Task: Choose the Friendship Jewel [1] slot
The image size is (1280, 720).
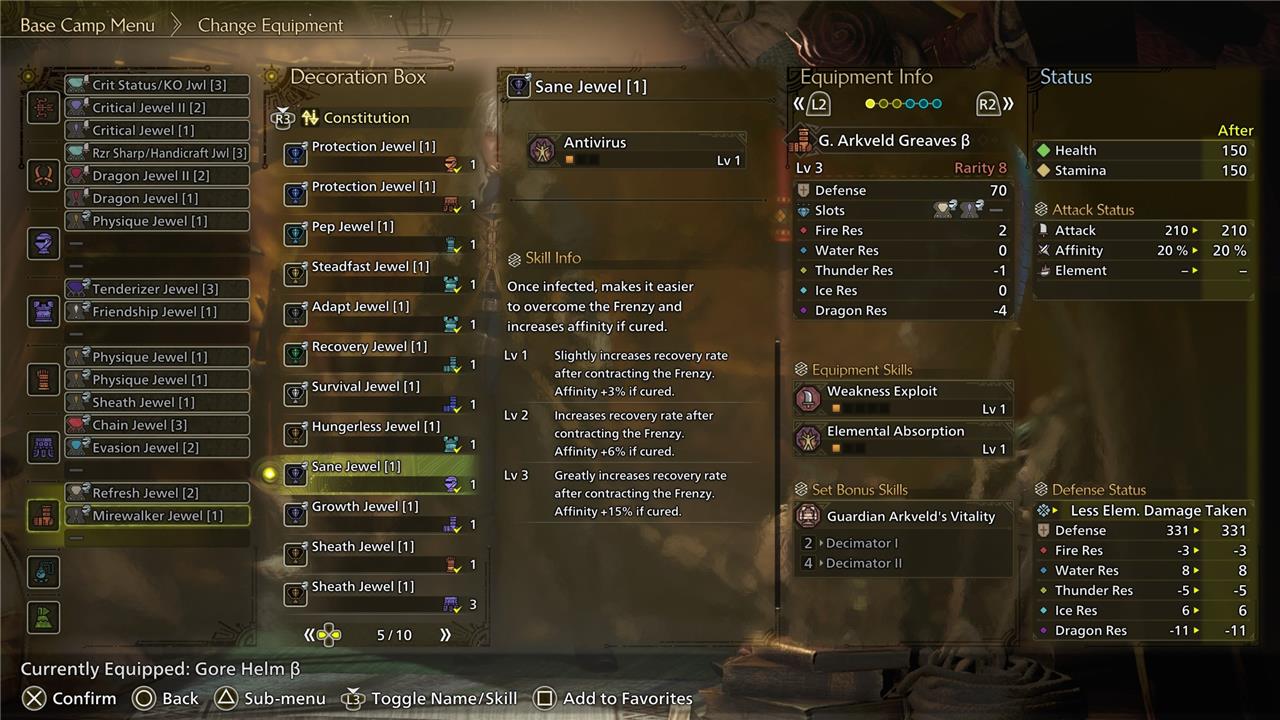Action: click(x=158, y=312)
